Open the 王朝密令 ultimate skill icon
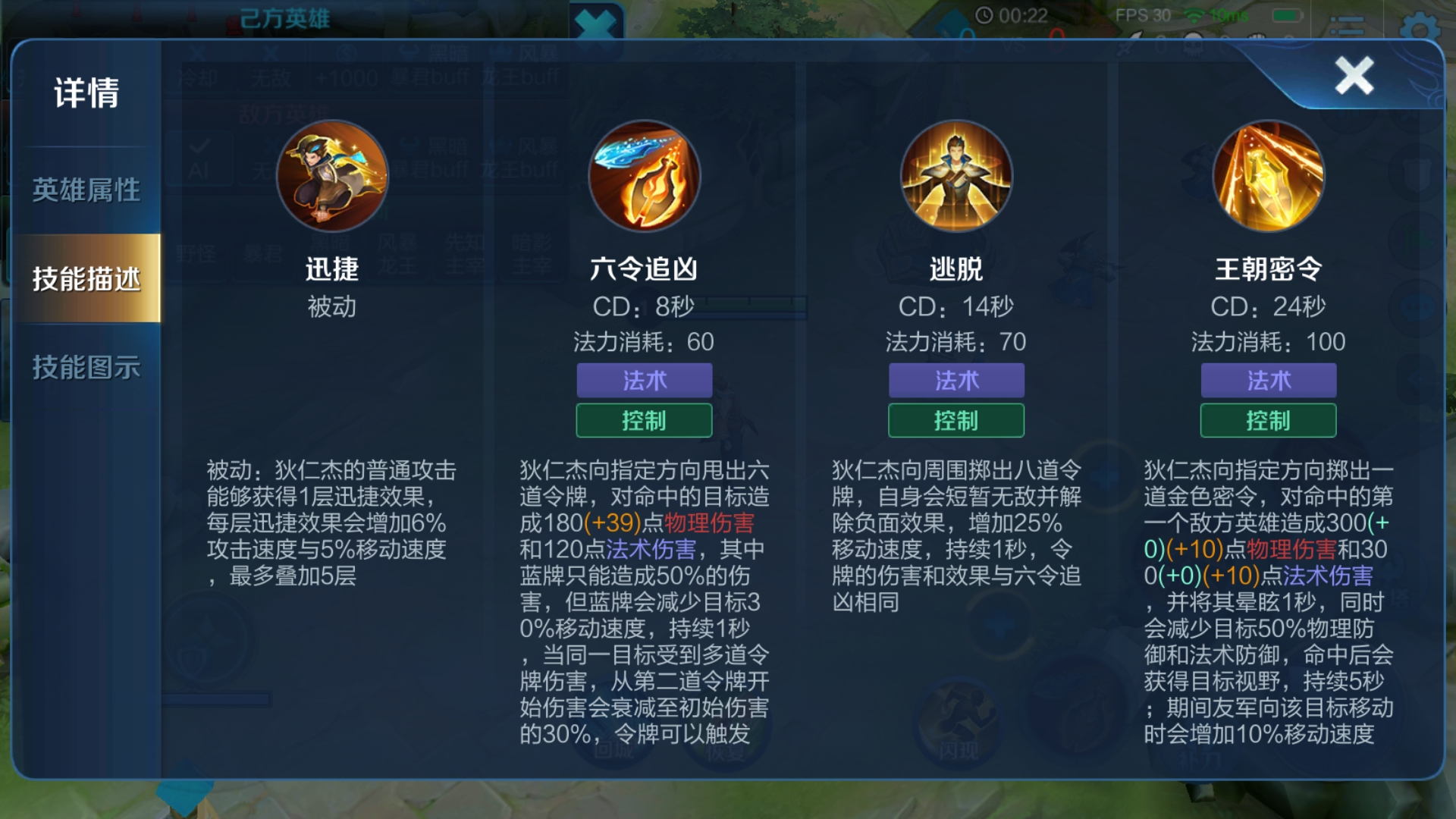The height and width of the screenshot is (819, 1456). (x=1267, y=175)
